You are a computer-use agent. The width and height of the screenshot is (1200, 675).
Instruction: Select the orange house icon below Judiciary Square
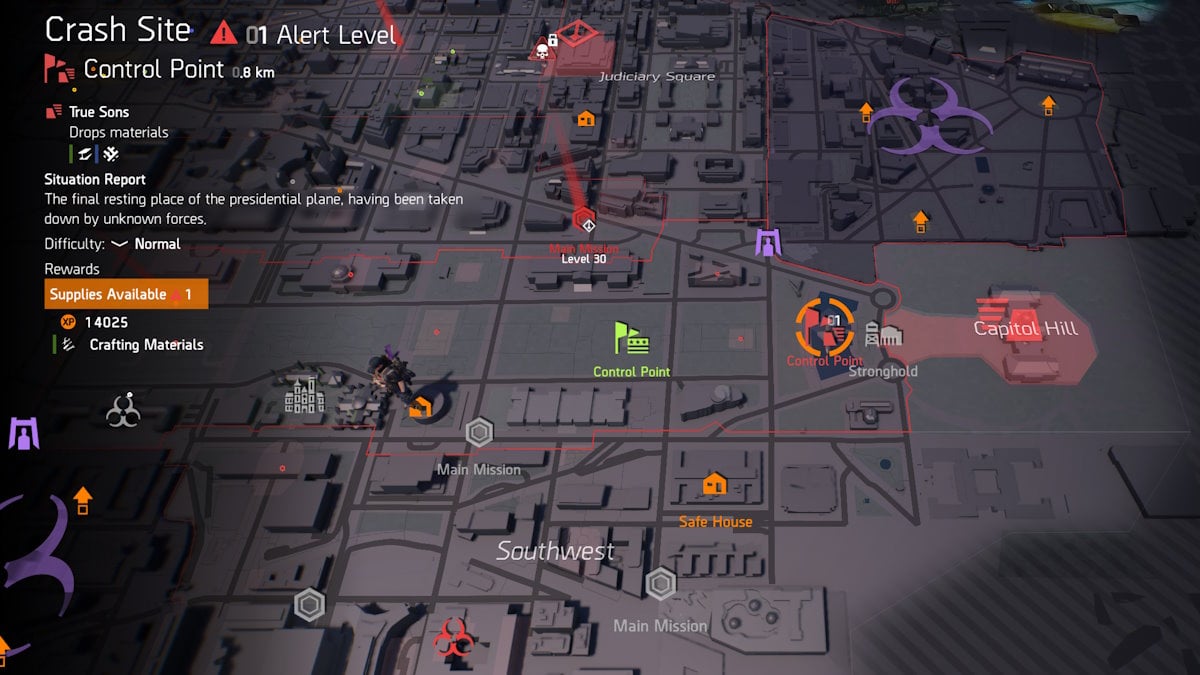[586, 118]
